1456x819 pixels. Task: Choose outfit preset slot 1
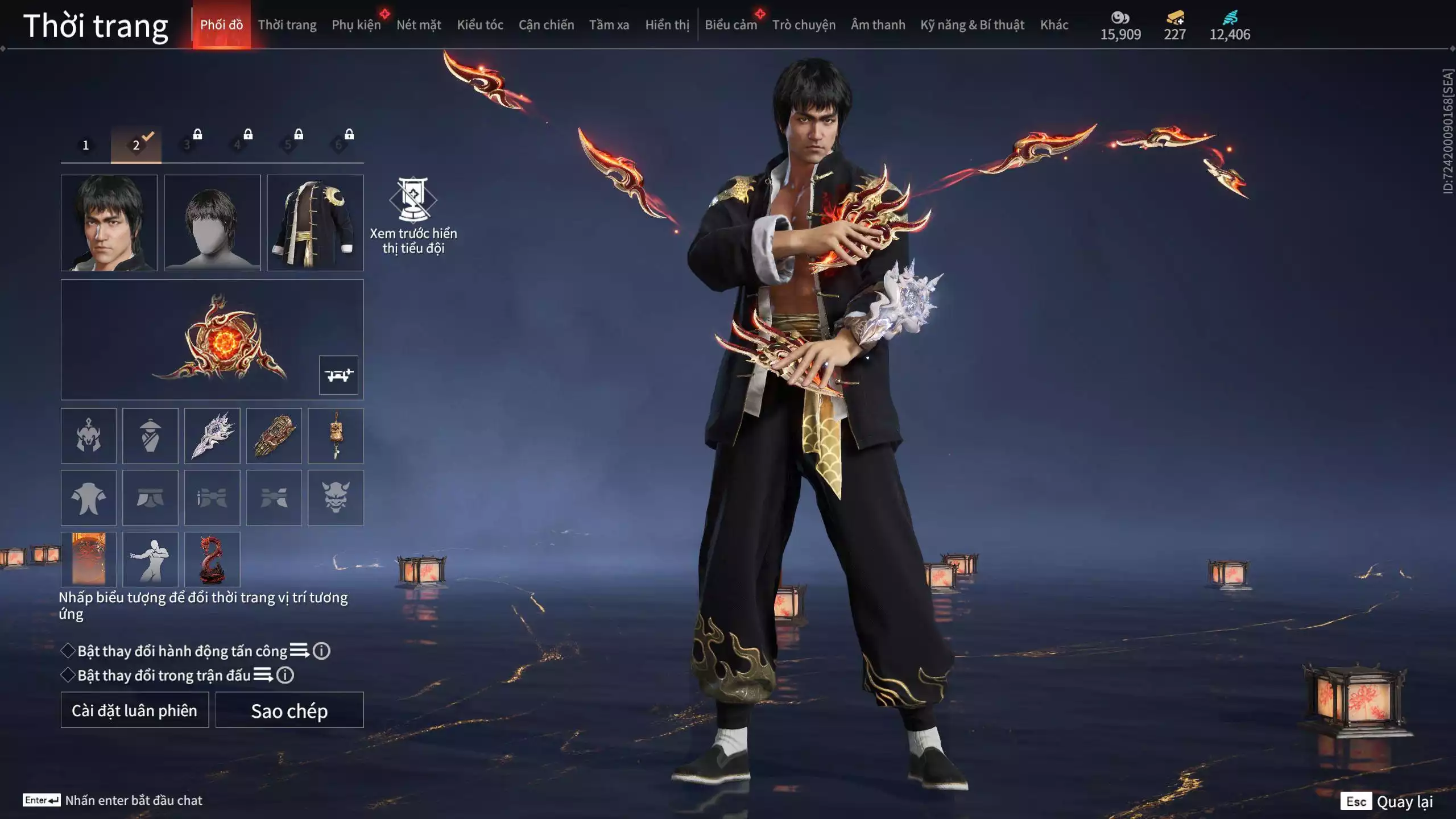pyautogui.click(x=86, y=145)
